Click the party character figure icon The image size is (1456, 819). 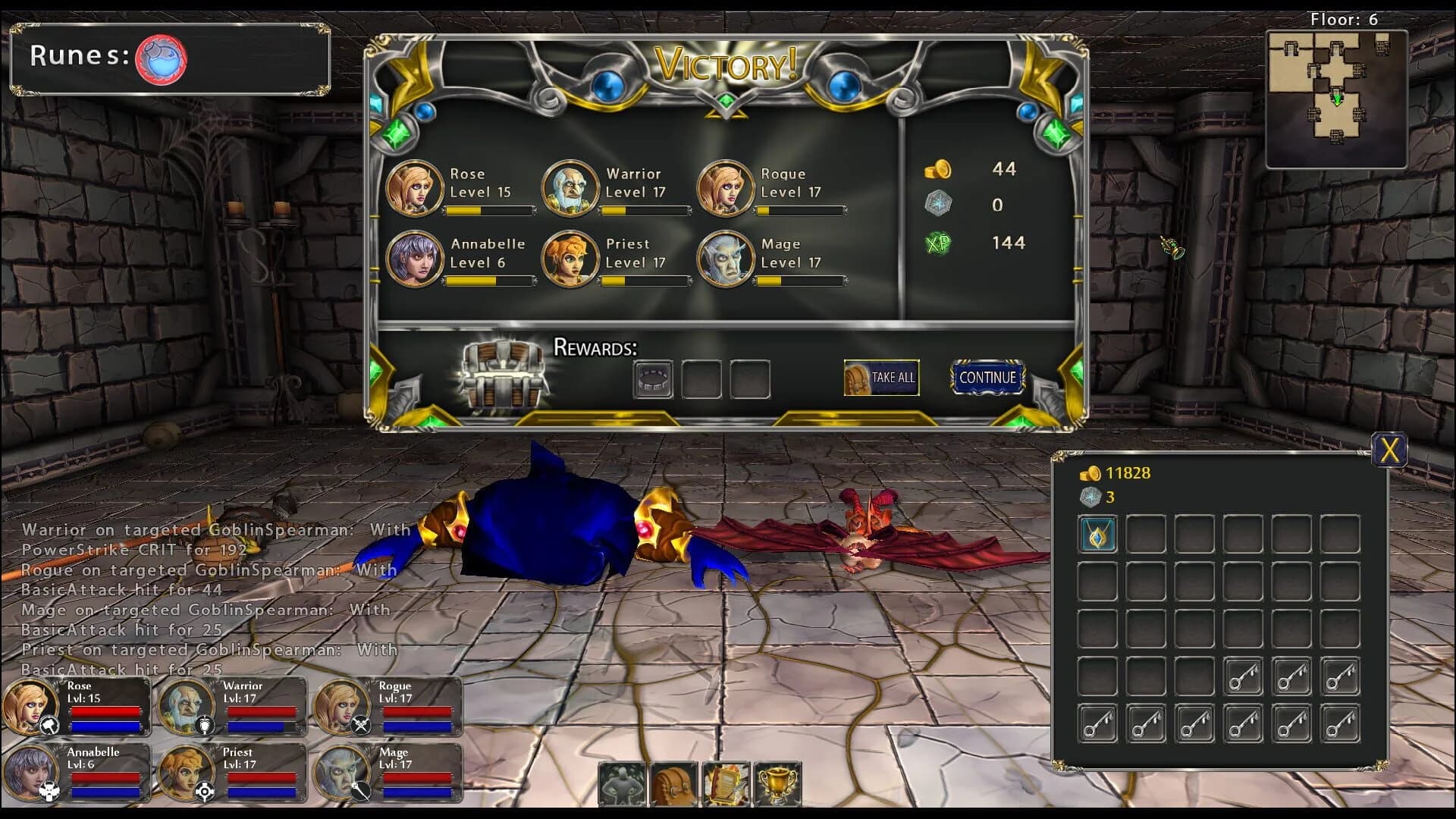[x=625, y=785]
